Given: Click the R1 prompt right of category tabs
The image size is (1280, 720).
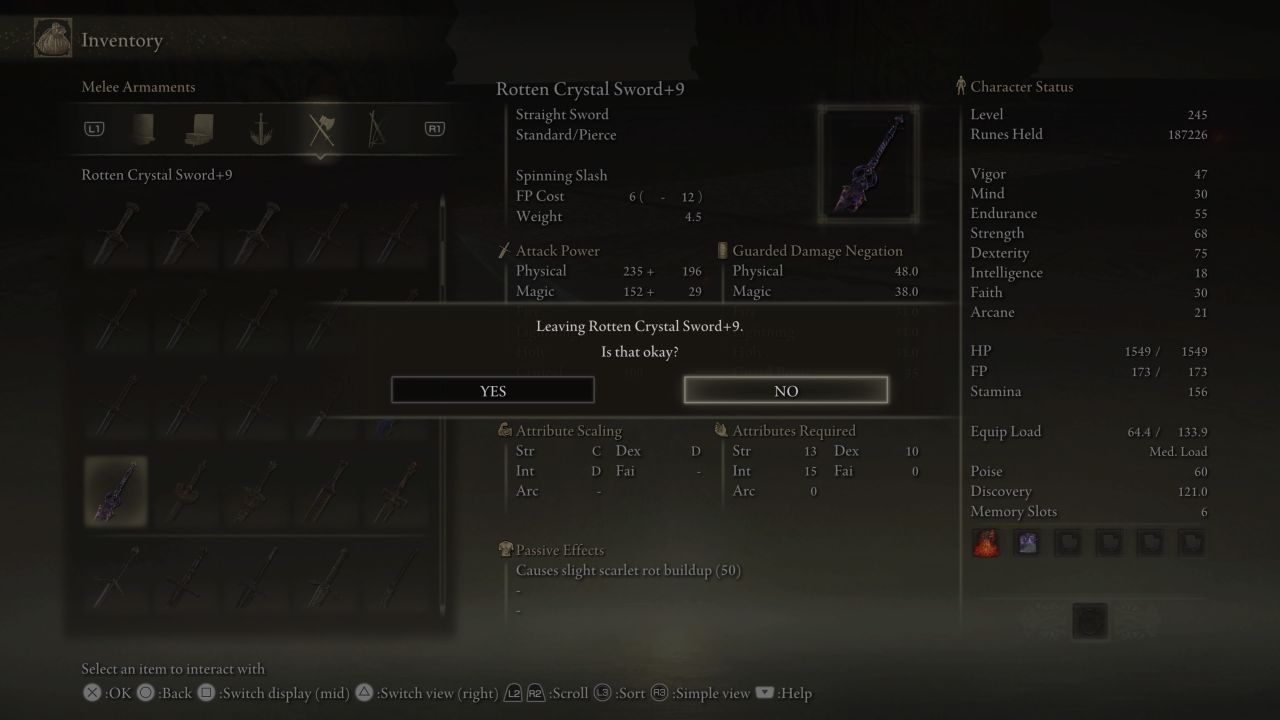Looking at the screenshot, I should (x=434, y=129).
